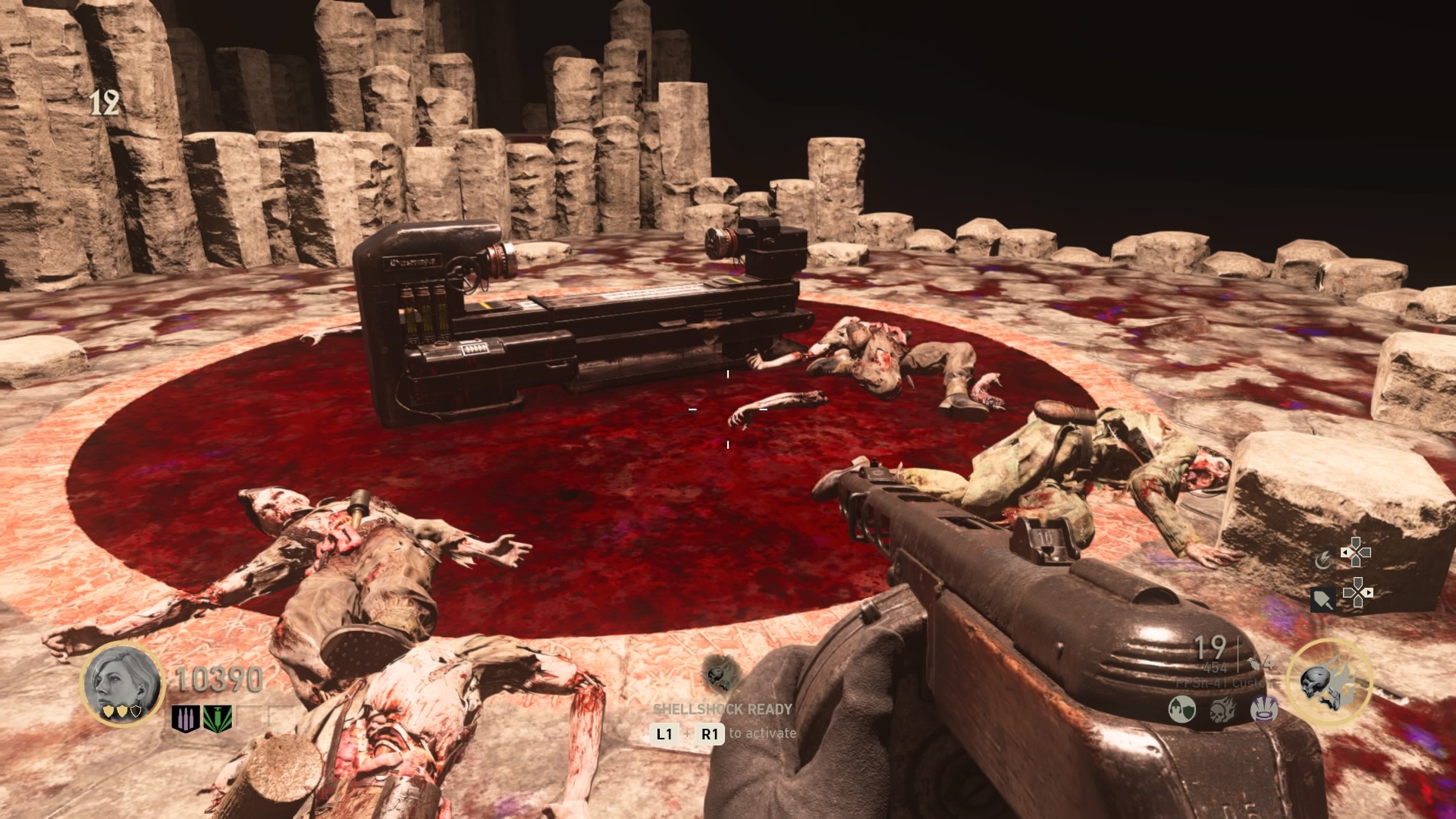
Task: Select the purple electric ring mod icon
Action: [1263, 710]
